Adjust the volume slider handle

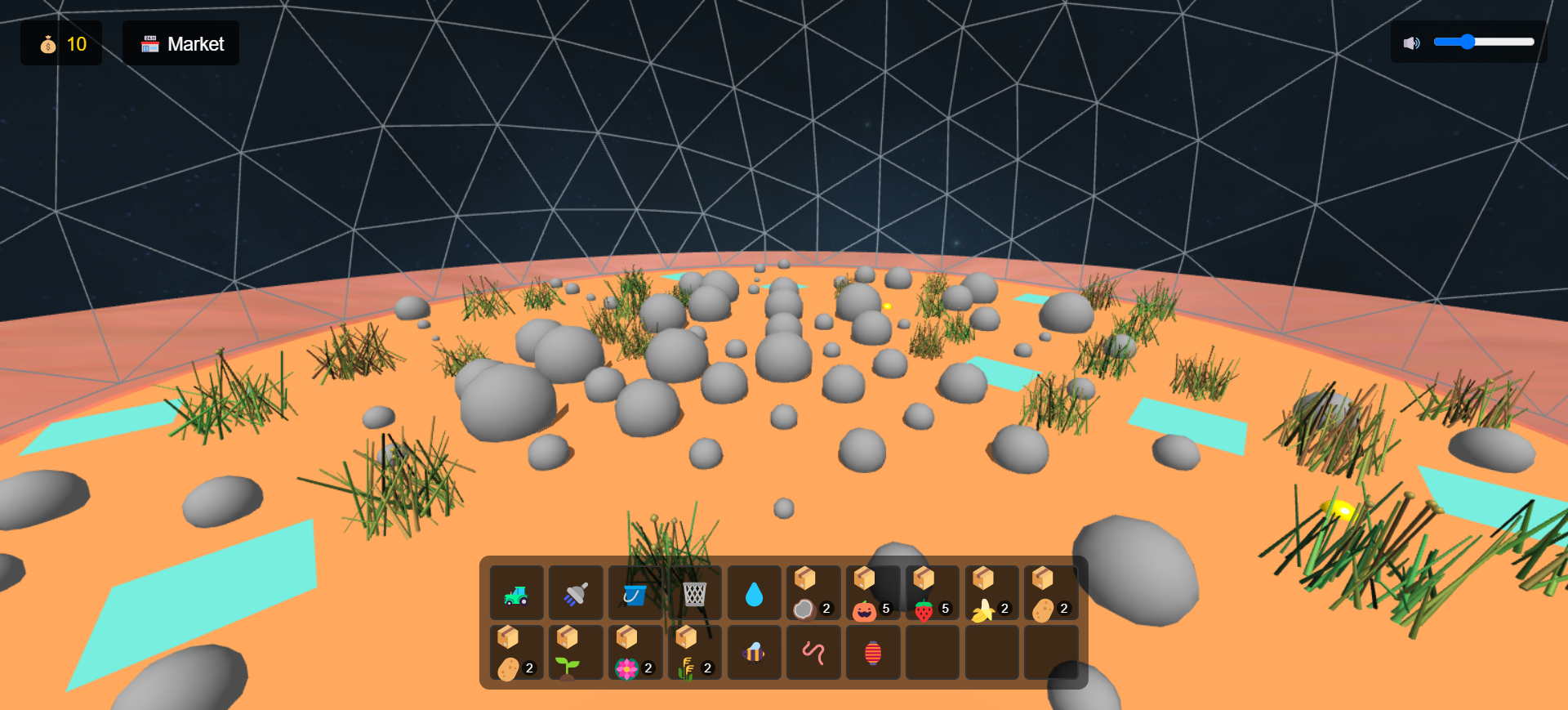pos(1470,41)
